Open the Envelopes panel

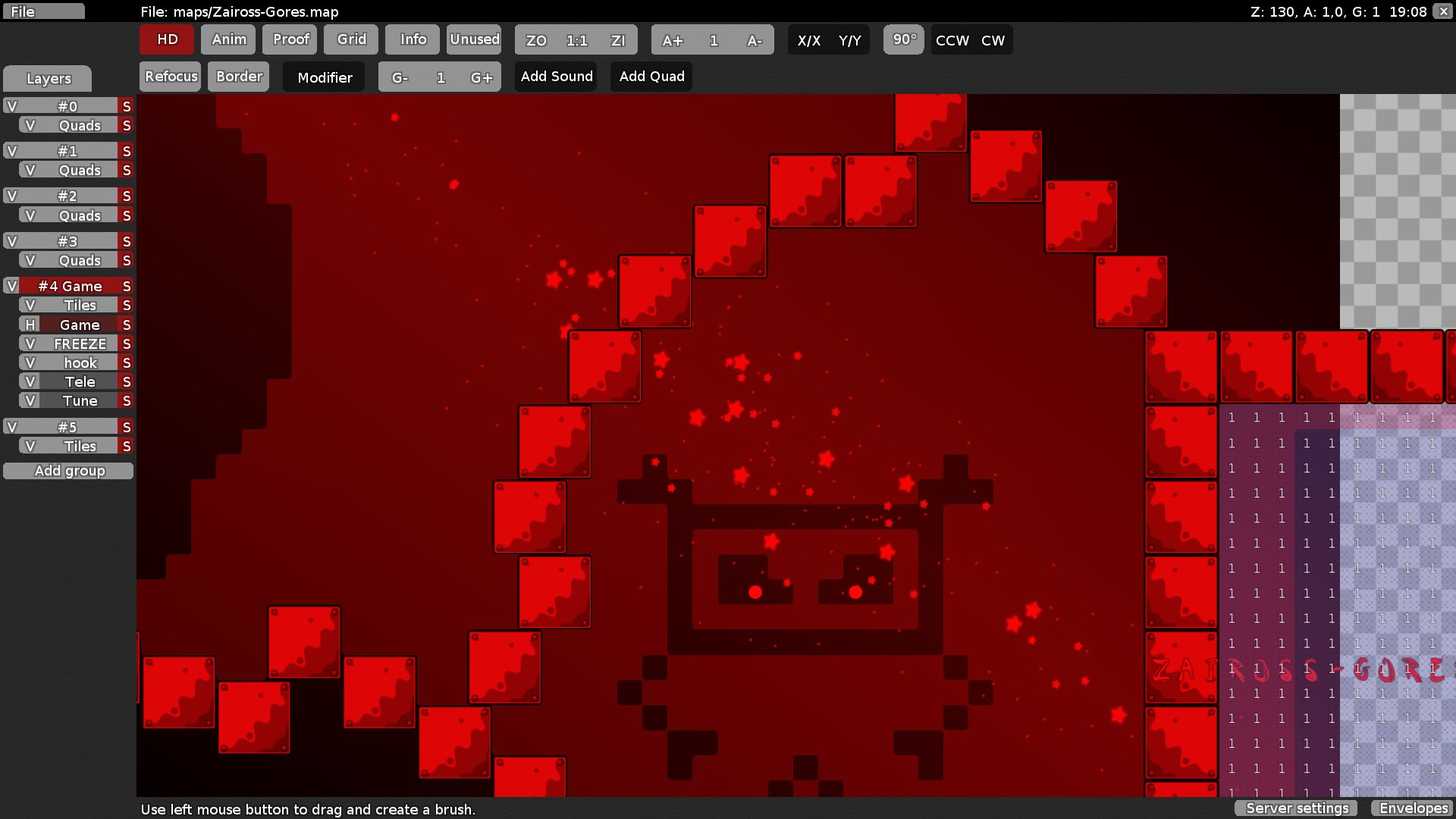click(x=1414, y=808)
